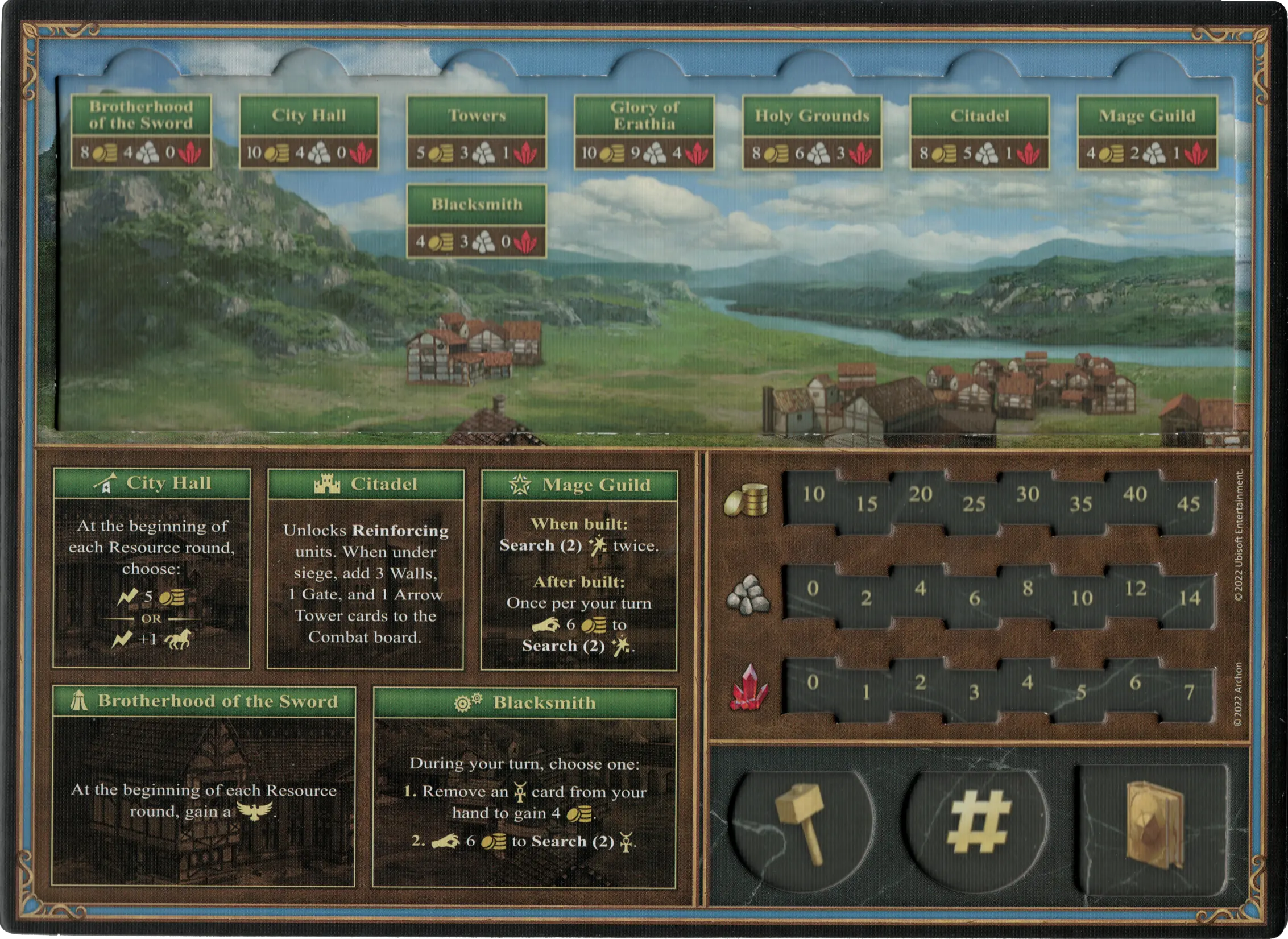
Task: View the Blacksmith choose-one ability panel
Action: click(524, 788)
